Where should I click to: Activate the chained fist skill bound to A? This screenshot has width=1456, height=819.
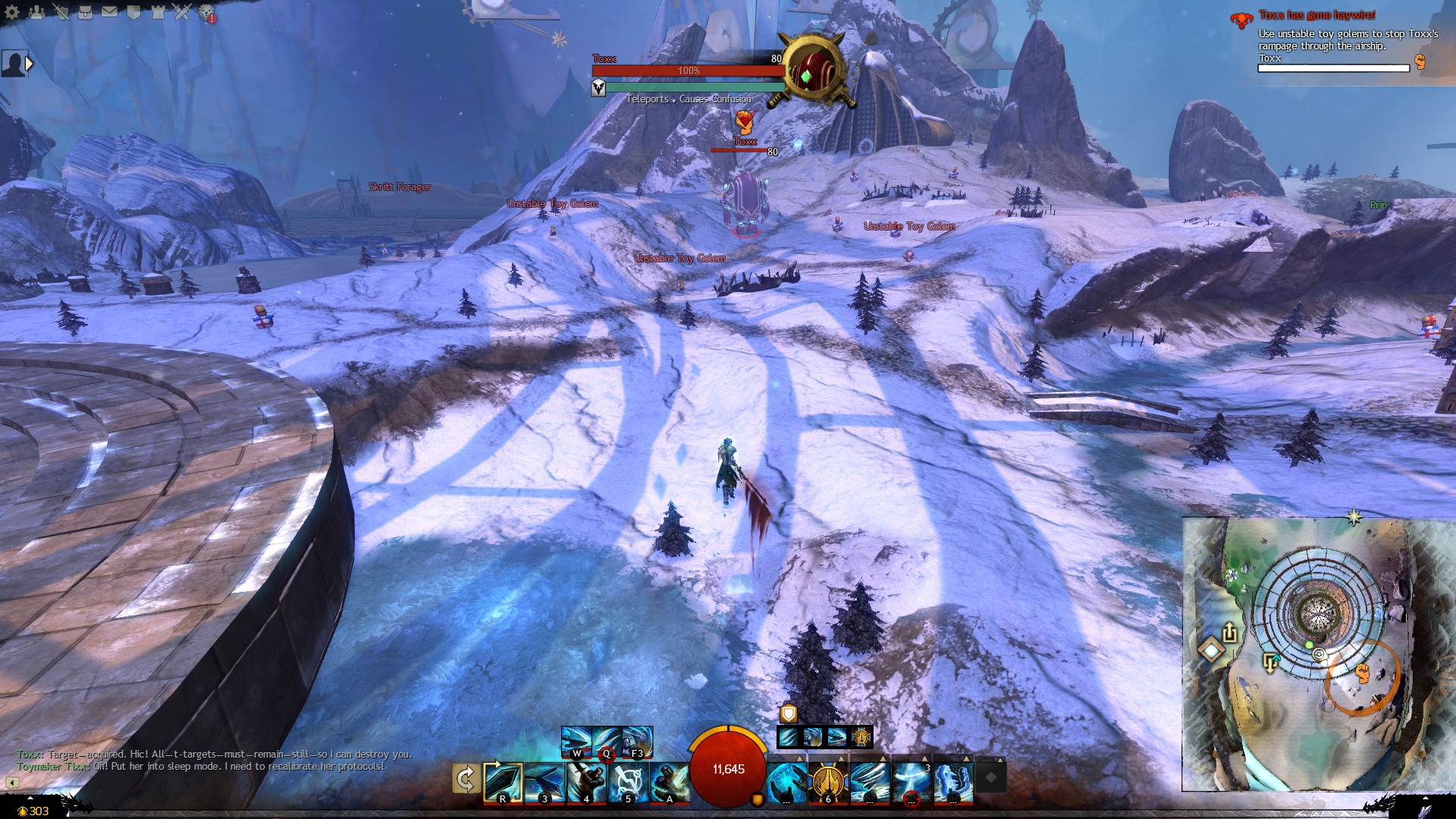[669, 782]
